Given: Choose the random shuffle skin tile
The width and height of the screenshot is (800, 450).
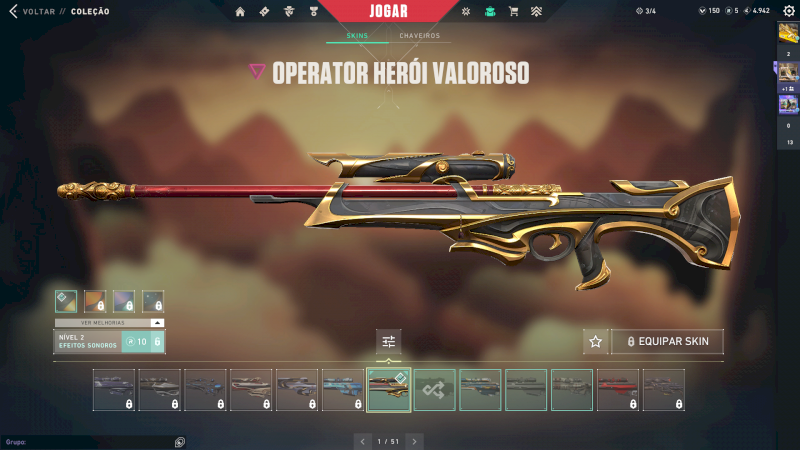Looking at the screenshot, I should (x=435, y=390).
